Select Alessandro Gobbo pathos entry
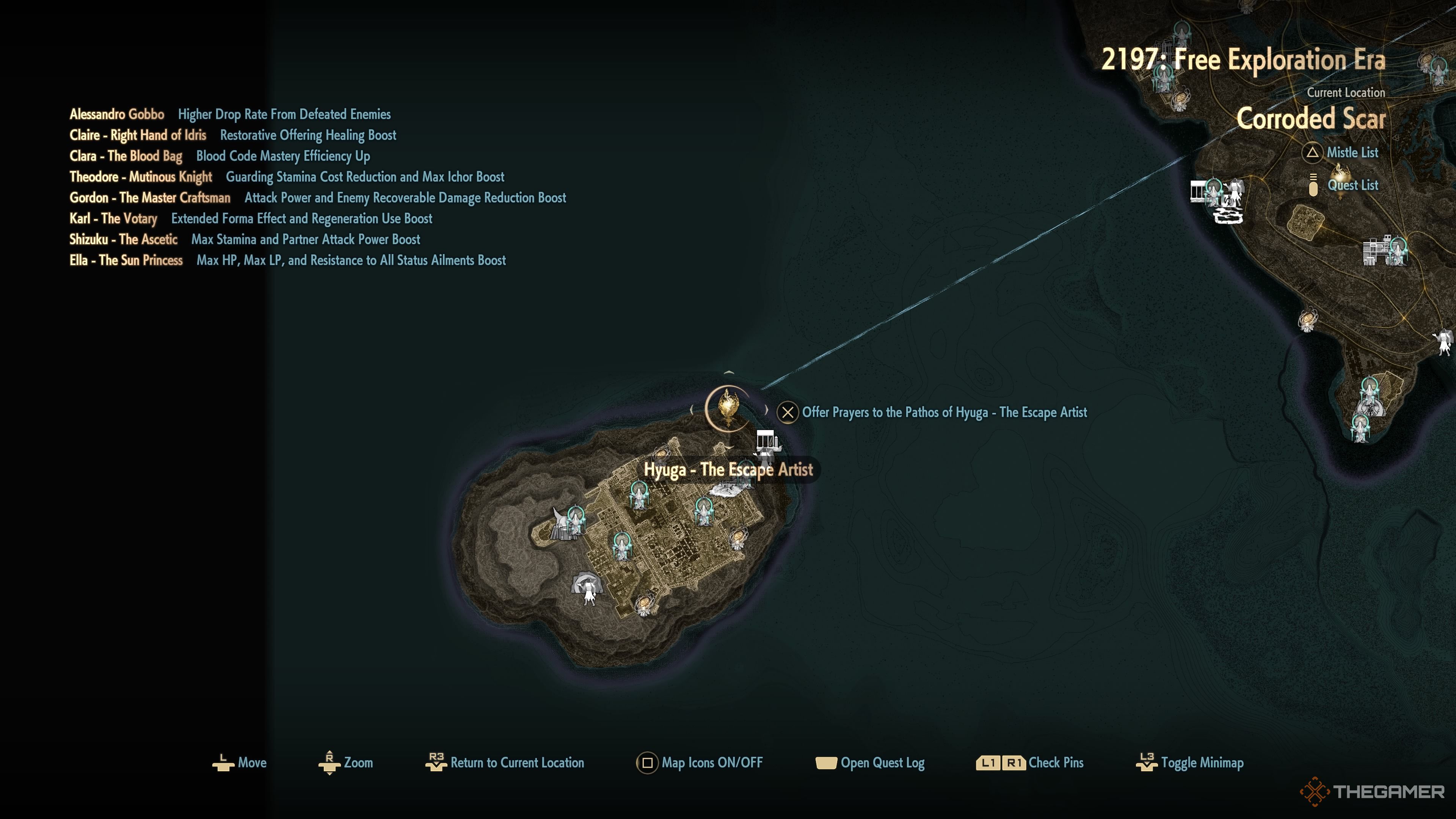Image resolution: width=1456 pixels, height=819 pixels. click(117, 115)
